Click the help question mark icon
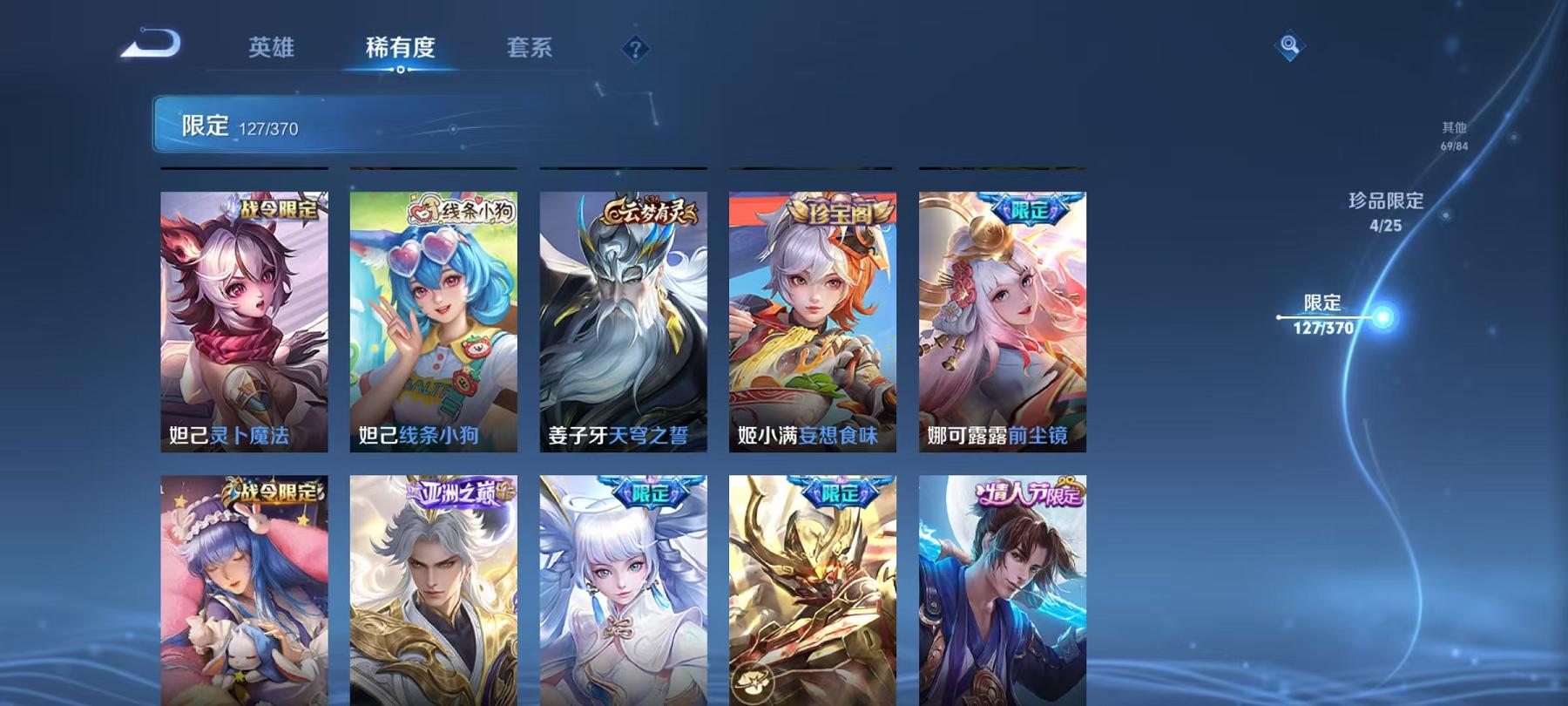This screenshot has height=706, width=1568. tap(637, 50)
